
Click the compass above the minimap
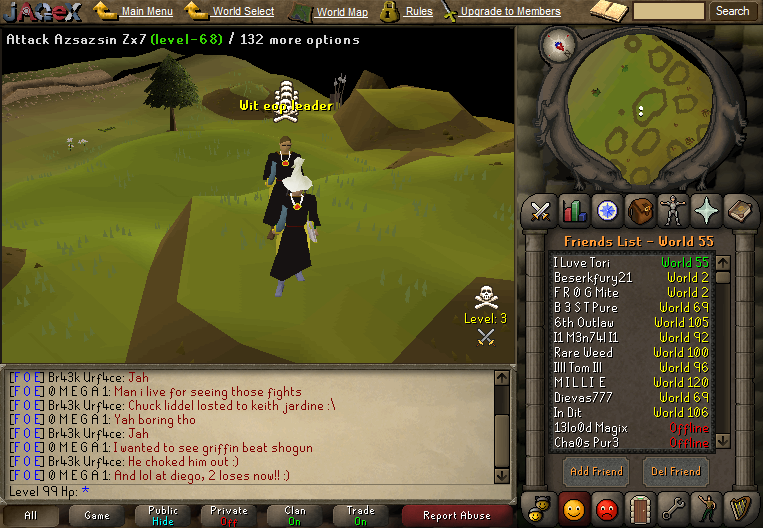pyautogui.click(x=557, y=43)
